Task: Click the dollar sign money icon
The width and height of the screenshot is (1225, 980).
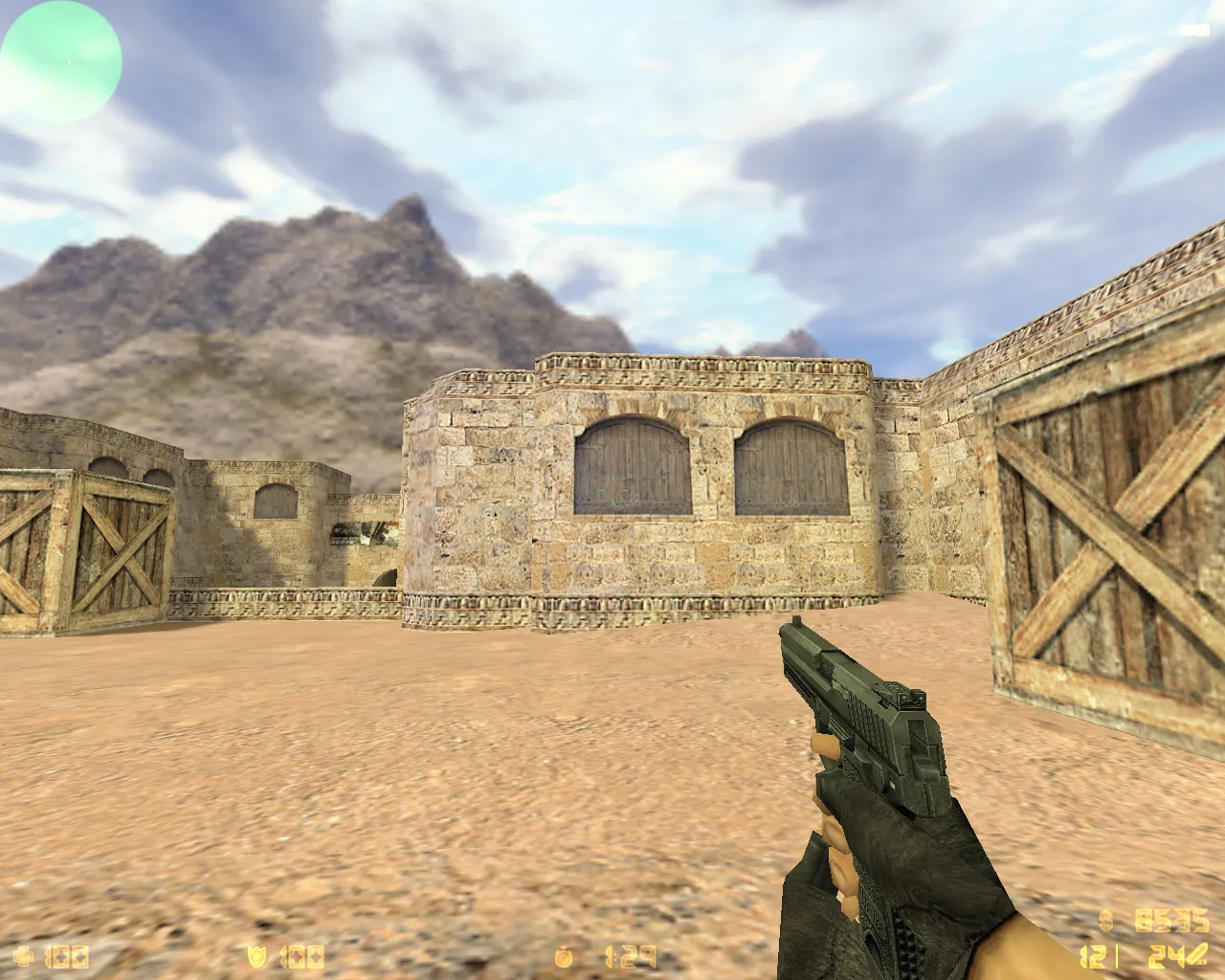Action: (1105, 921)
